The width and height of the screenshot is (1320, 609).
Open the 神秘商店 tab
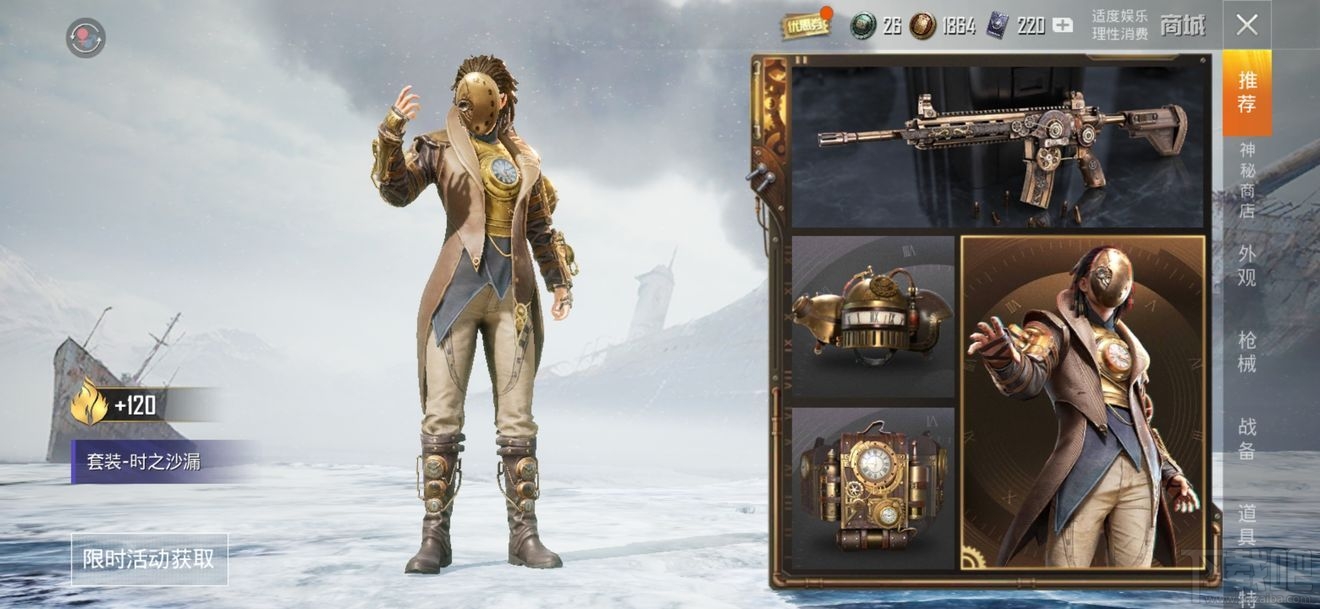1247,180
